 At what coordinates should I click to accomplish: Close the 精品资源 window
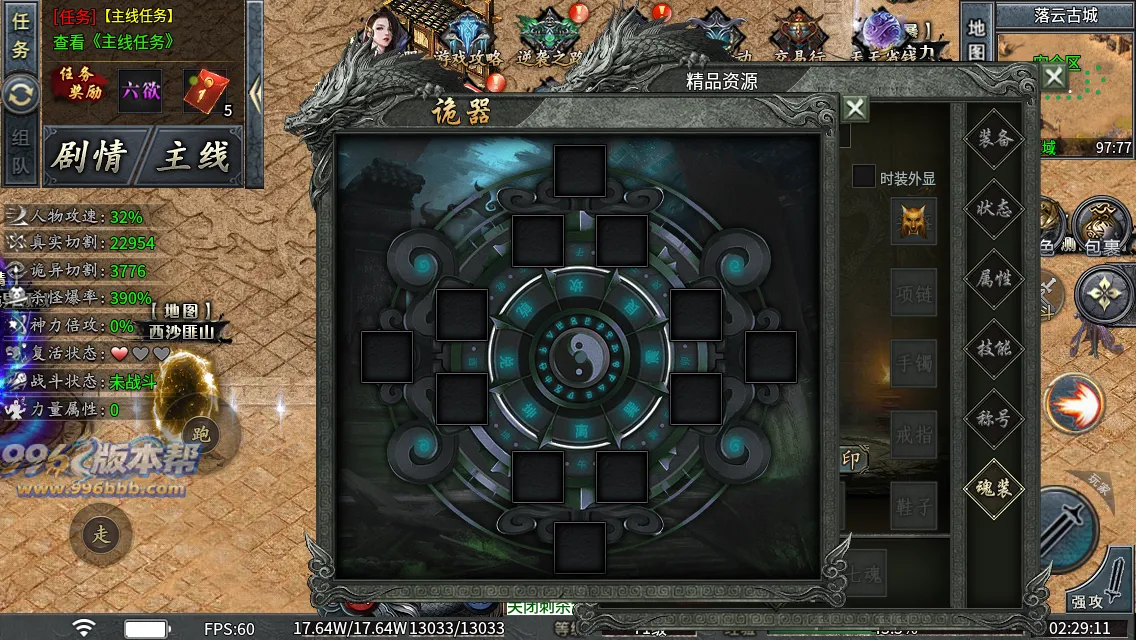pos(1054,77)
